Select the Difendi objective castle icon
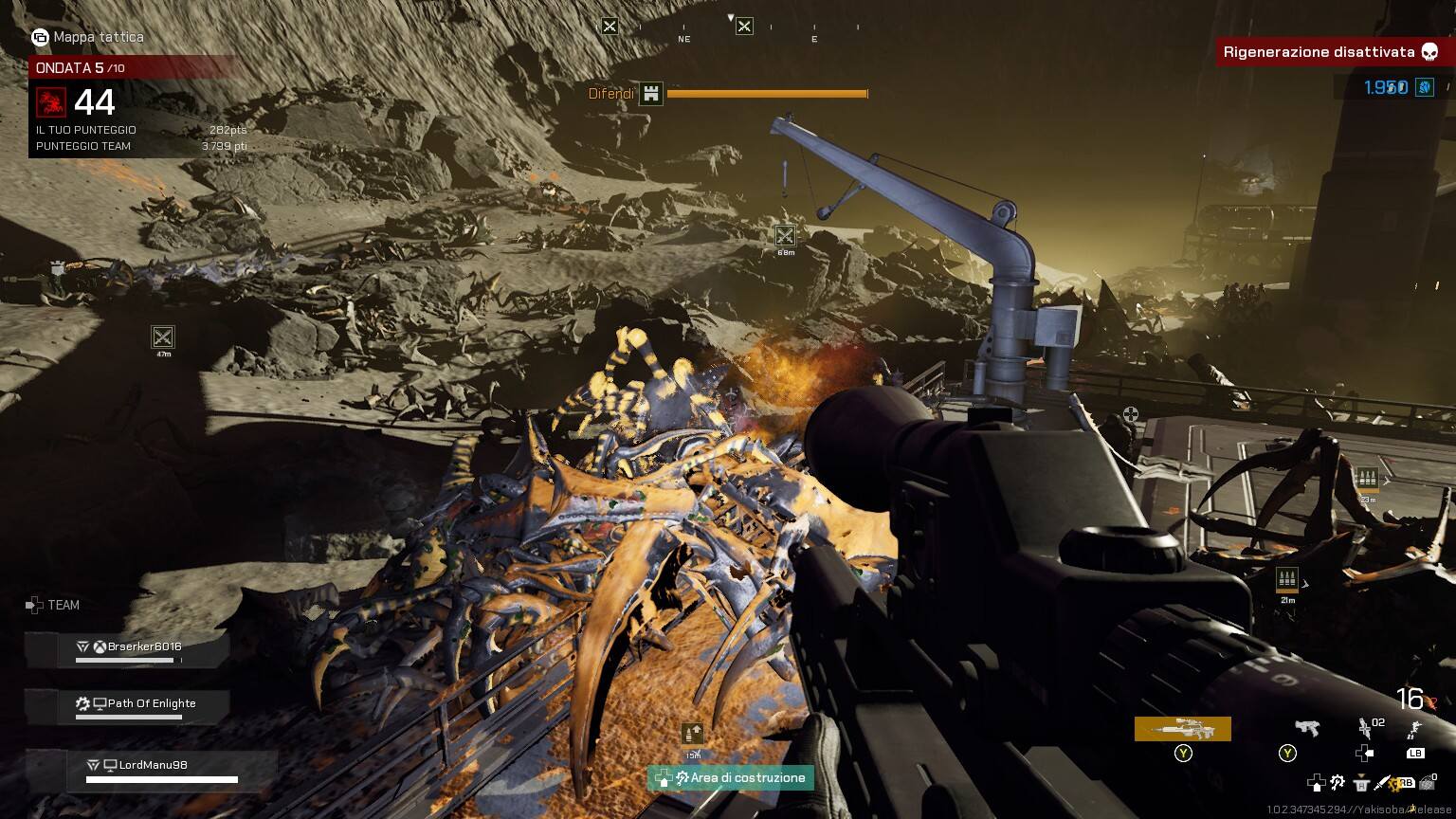This screenshot has width=1456, height=819. [x=651, y=94]
